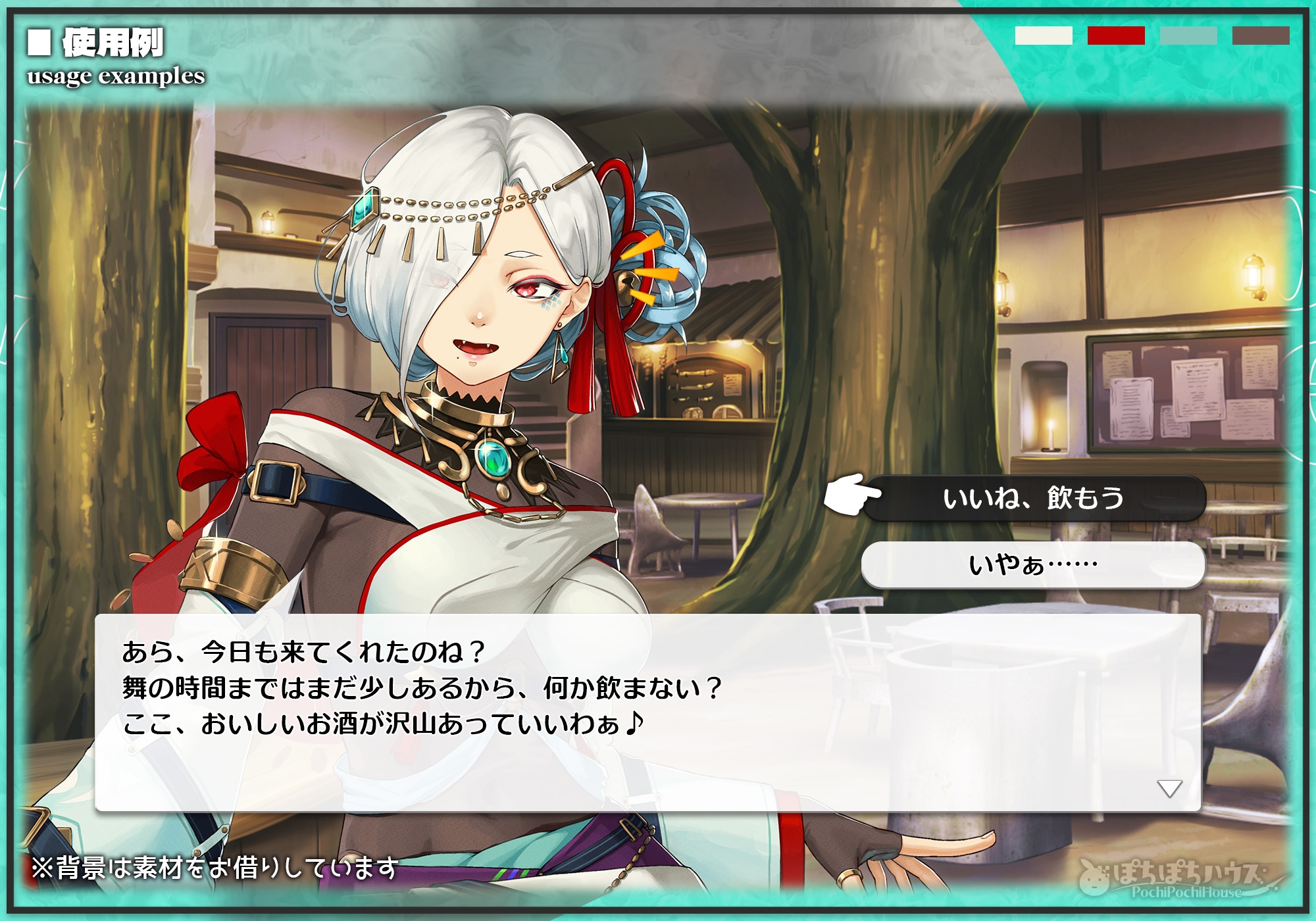Pick the teal-gray color swatch
Image resolution: width=1316 pixels, height=921 pixels.
pyautogui.click(x=1188, y=36)
